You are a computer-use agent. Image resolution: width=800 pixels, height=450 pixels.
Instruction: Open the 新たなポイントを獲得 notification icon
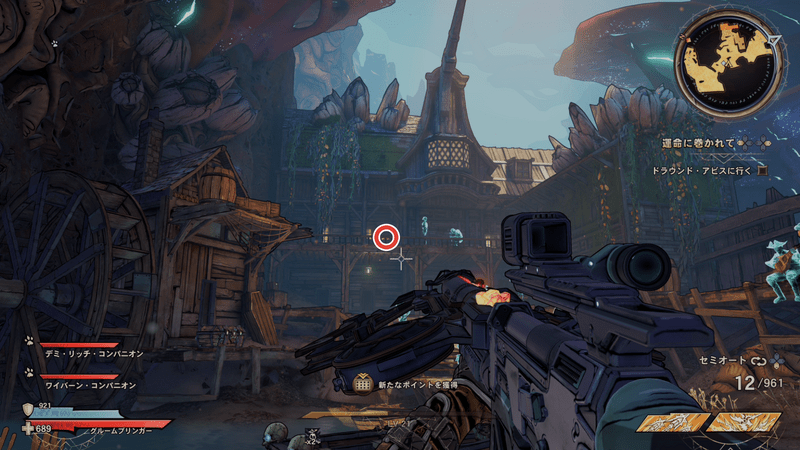click(x=363, y=383)
